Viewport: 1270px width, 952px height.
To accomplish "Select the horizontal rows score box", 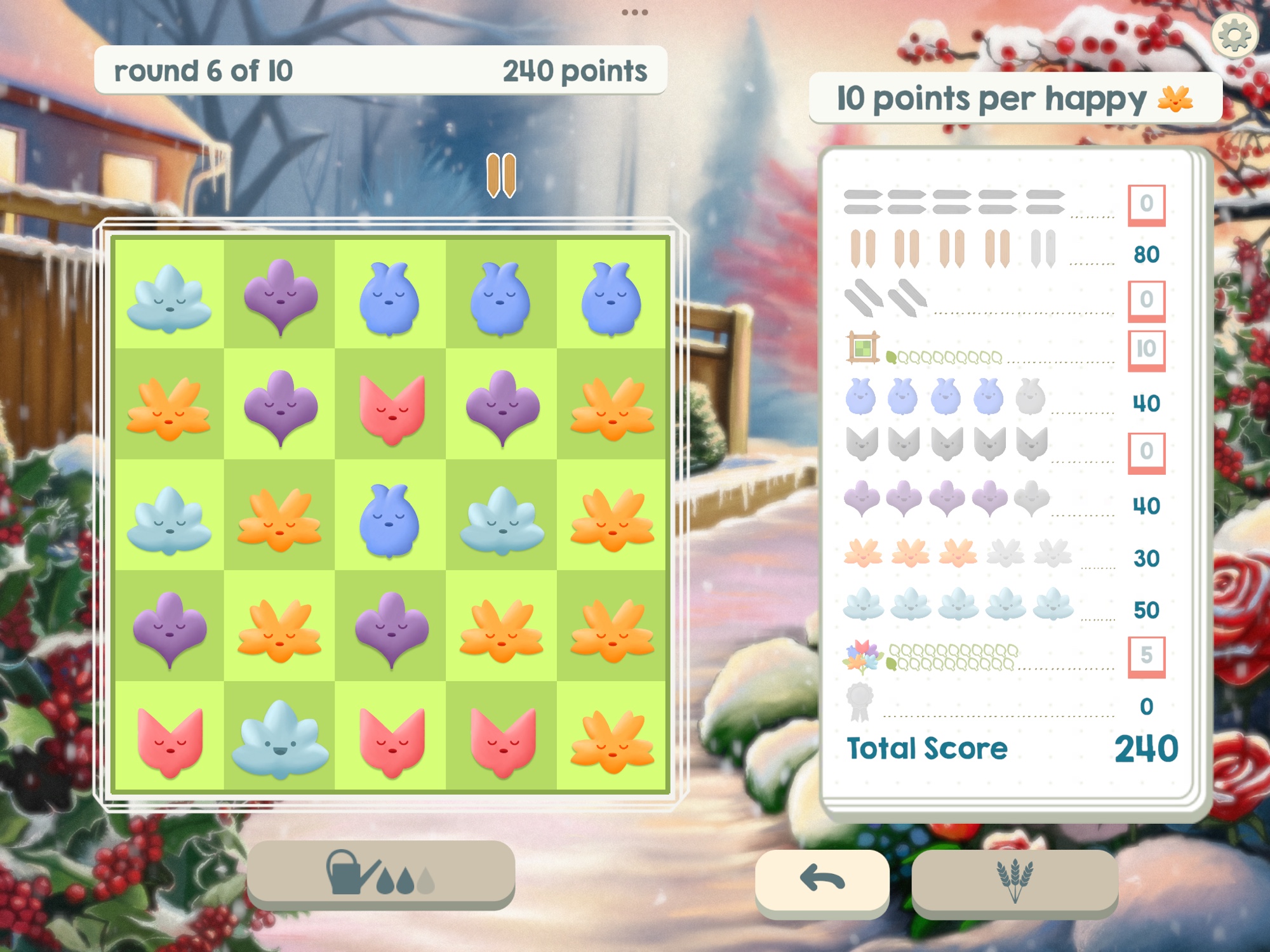I will point(1146,204).
